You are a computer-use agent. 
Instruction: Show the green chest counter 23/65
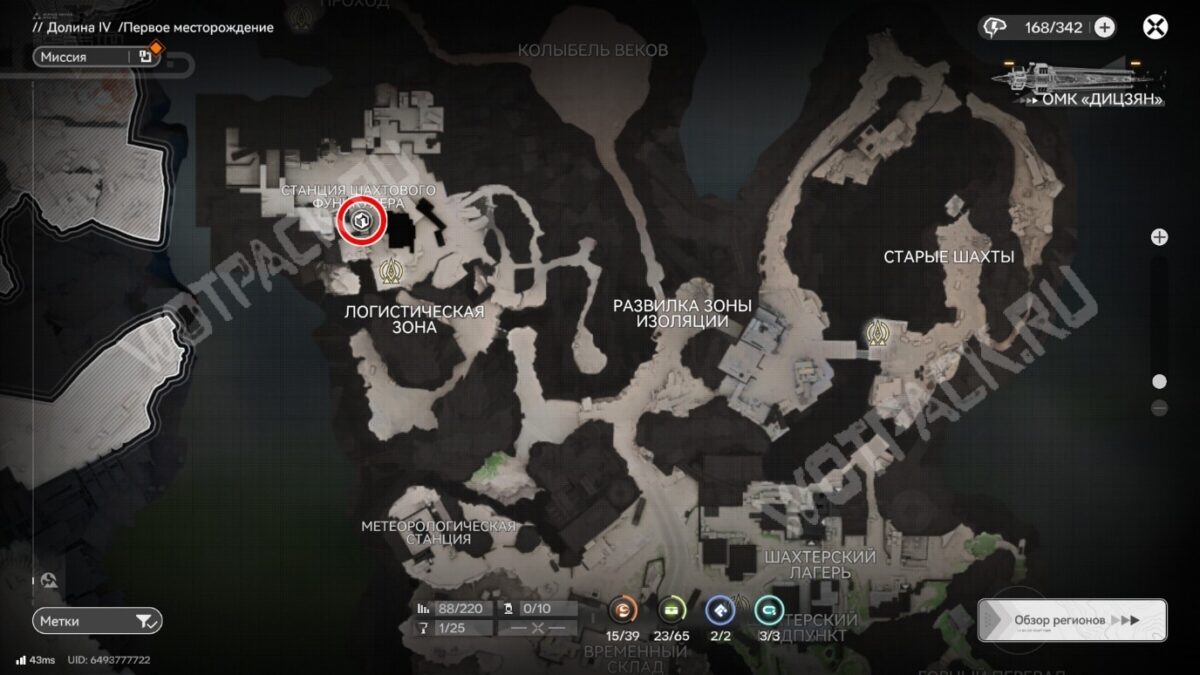pos(672,610)
